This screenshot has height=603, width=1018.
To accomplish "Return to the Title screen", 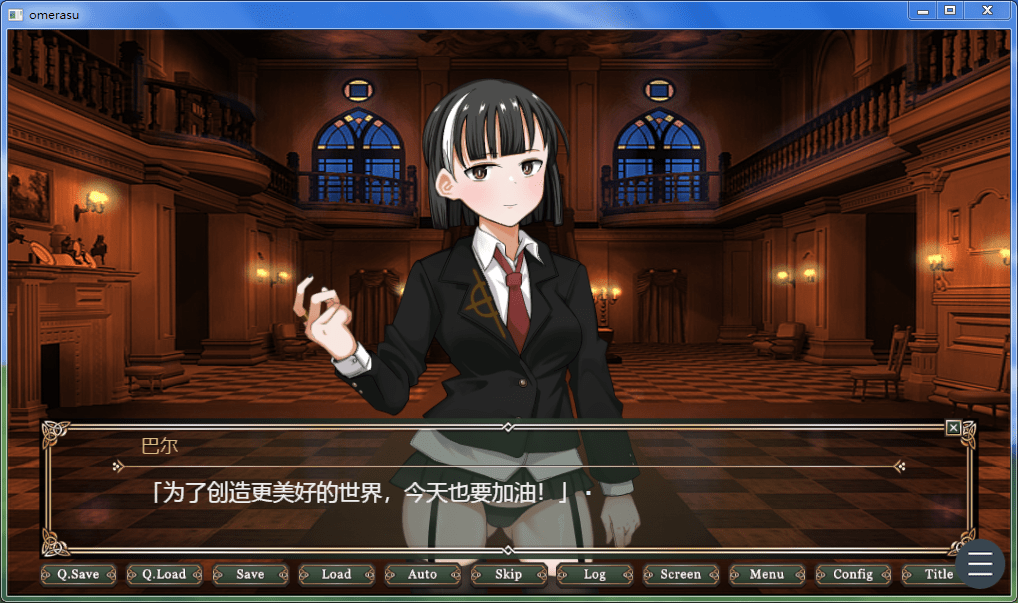I will [930, 574].
